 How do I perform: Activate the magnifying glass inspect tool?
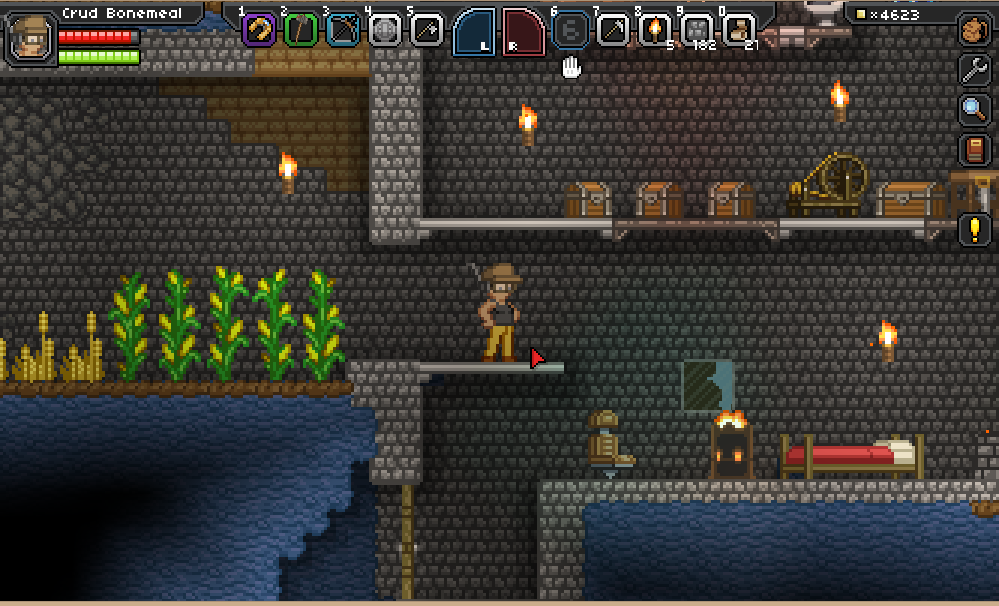(x=974, y=109)
